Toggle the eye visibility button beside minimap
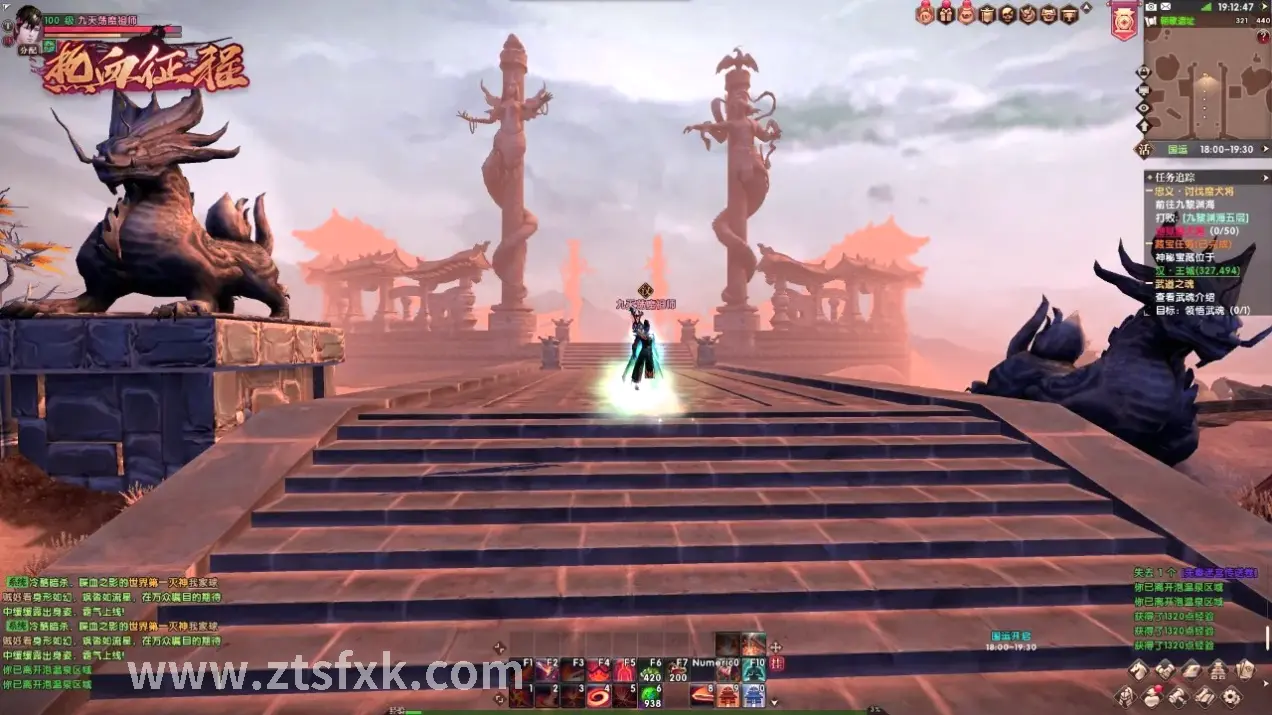The width and height of the screenshot is (1272, 715). click(x=1144, y=108)
